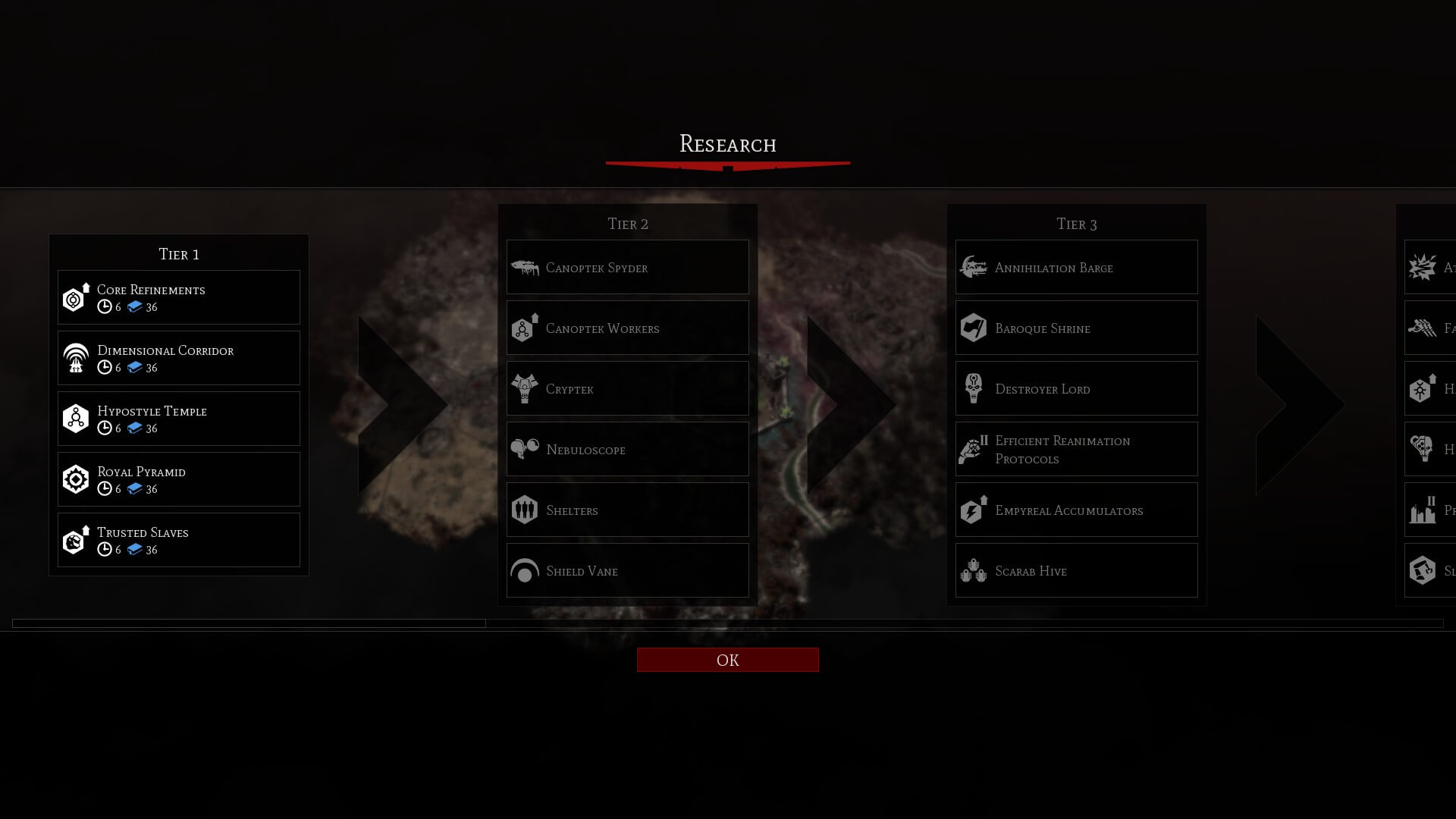
Task: Select the Nebuloscope technology
Action: (x=627, y=449)
